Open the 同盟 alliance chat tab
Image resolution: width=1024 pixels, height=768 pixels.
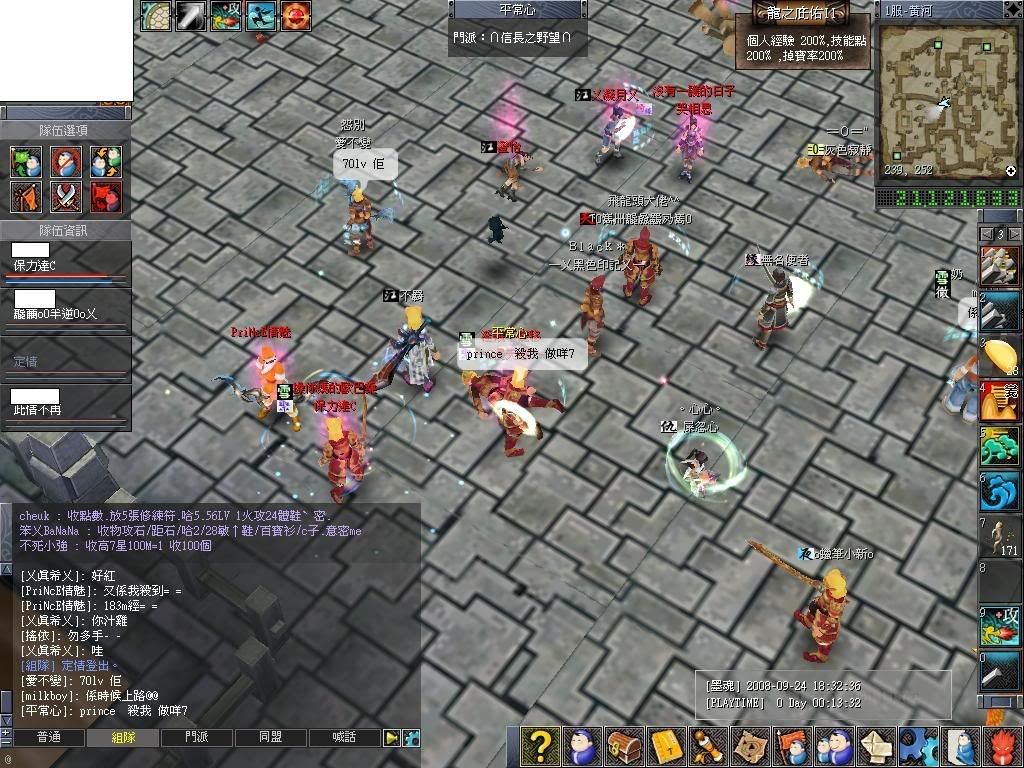coord(271,738)
